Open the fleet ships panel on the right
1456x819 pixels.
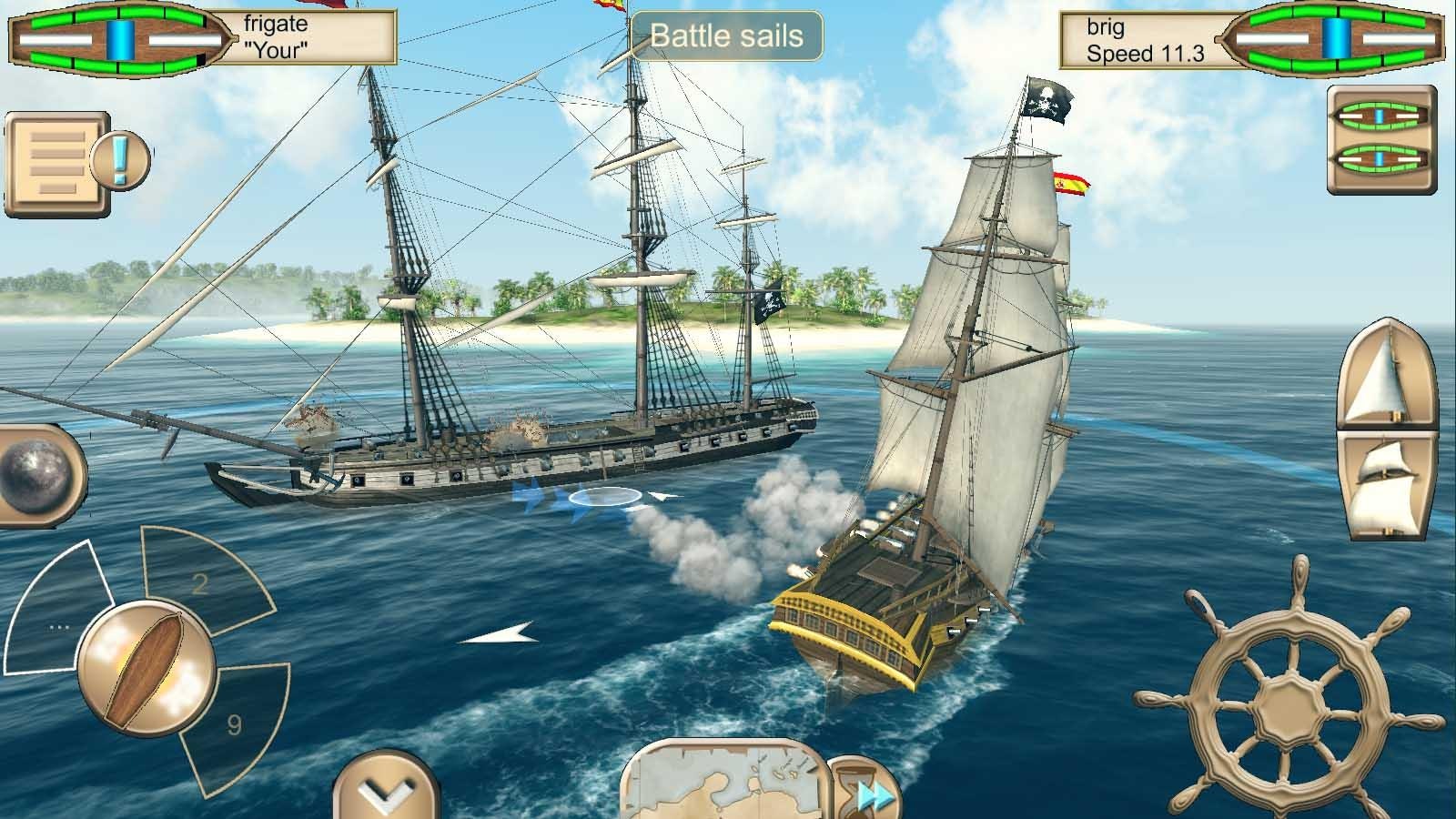[1380, 141]
